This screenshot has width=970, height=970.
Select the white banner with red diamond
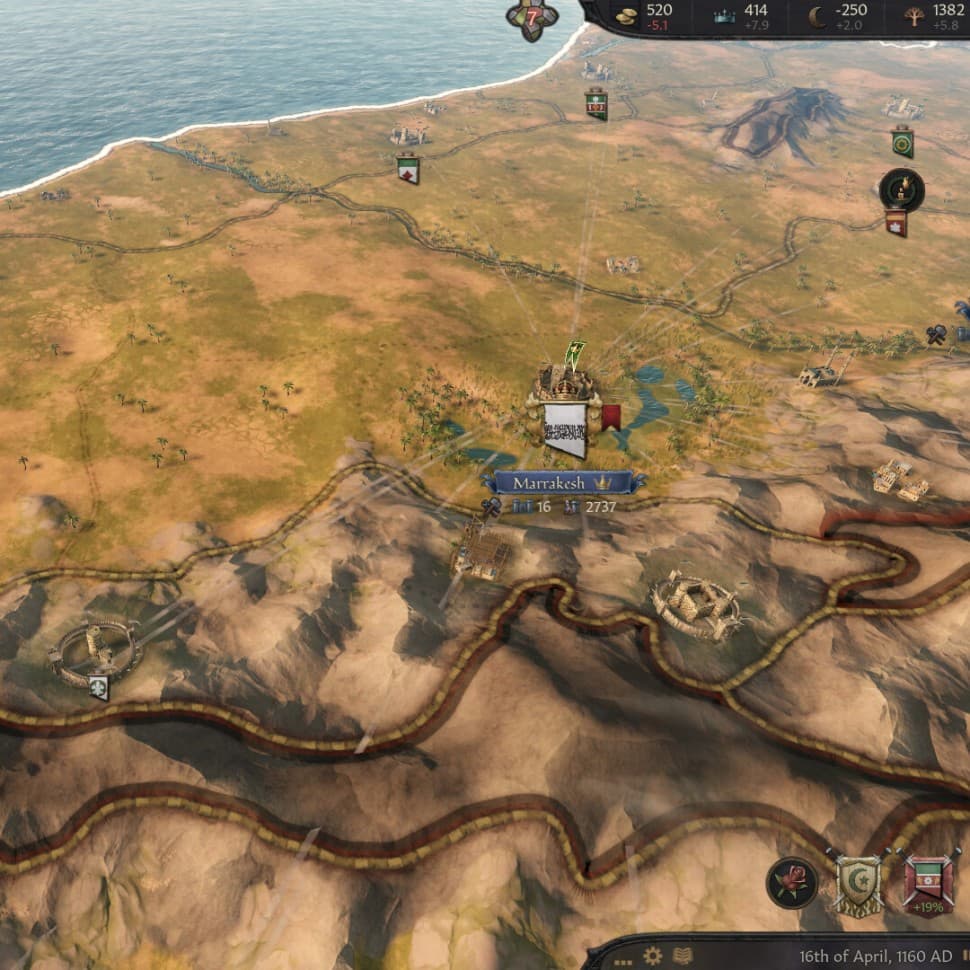click(408, 169)
